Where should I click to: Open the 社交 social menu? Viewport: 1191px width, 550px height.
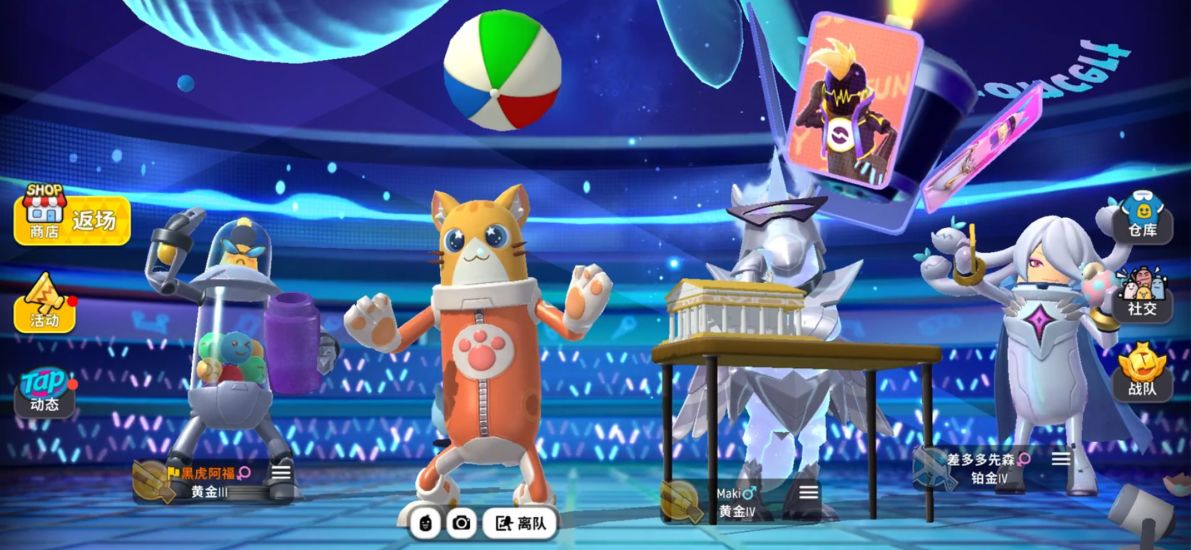click(x=1141, y=294)
